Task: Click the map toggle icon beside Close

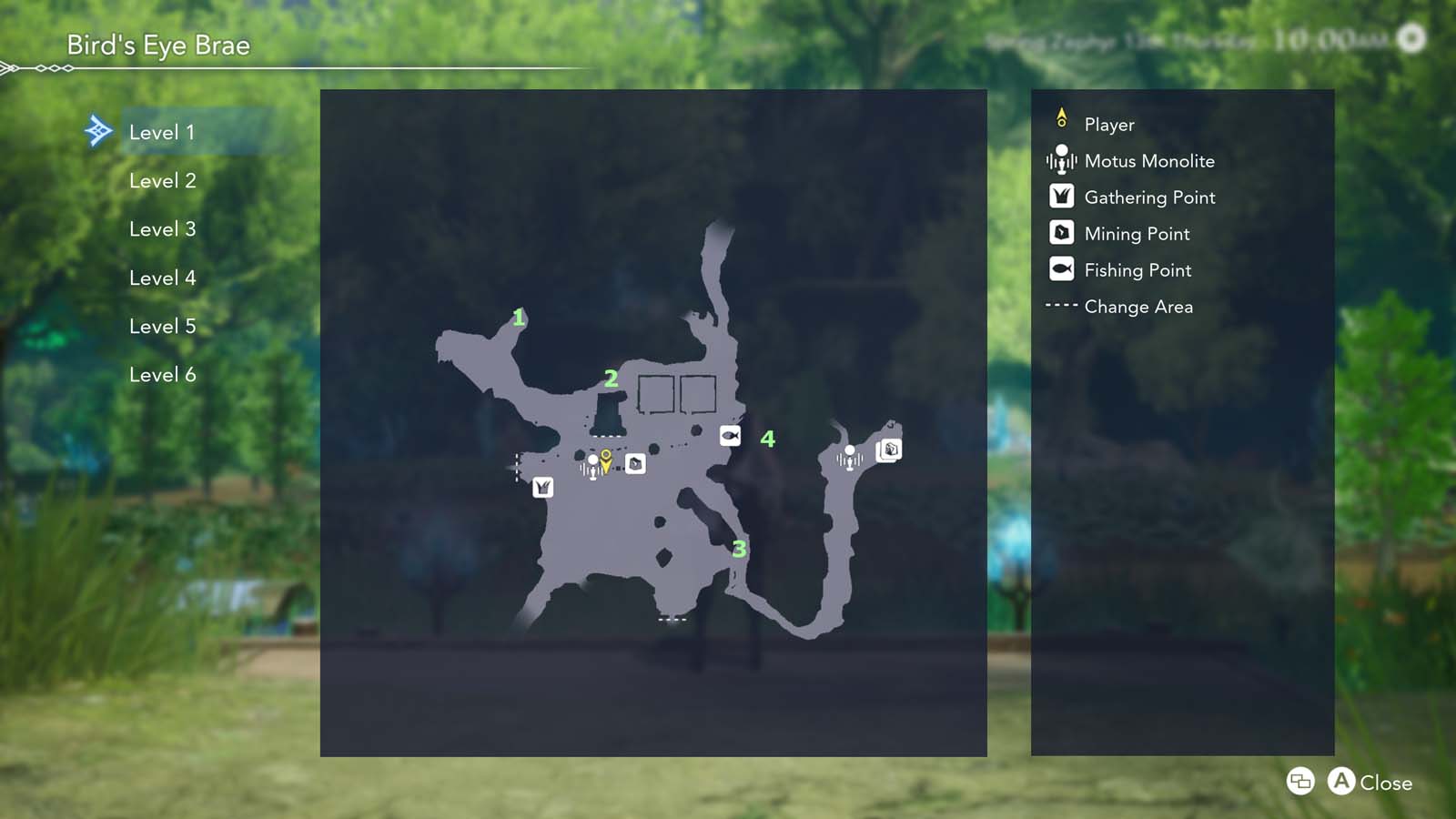Action: click(1299, 782)
